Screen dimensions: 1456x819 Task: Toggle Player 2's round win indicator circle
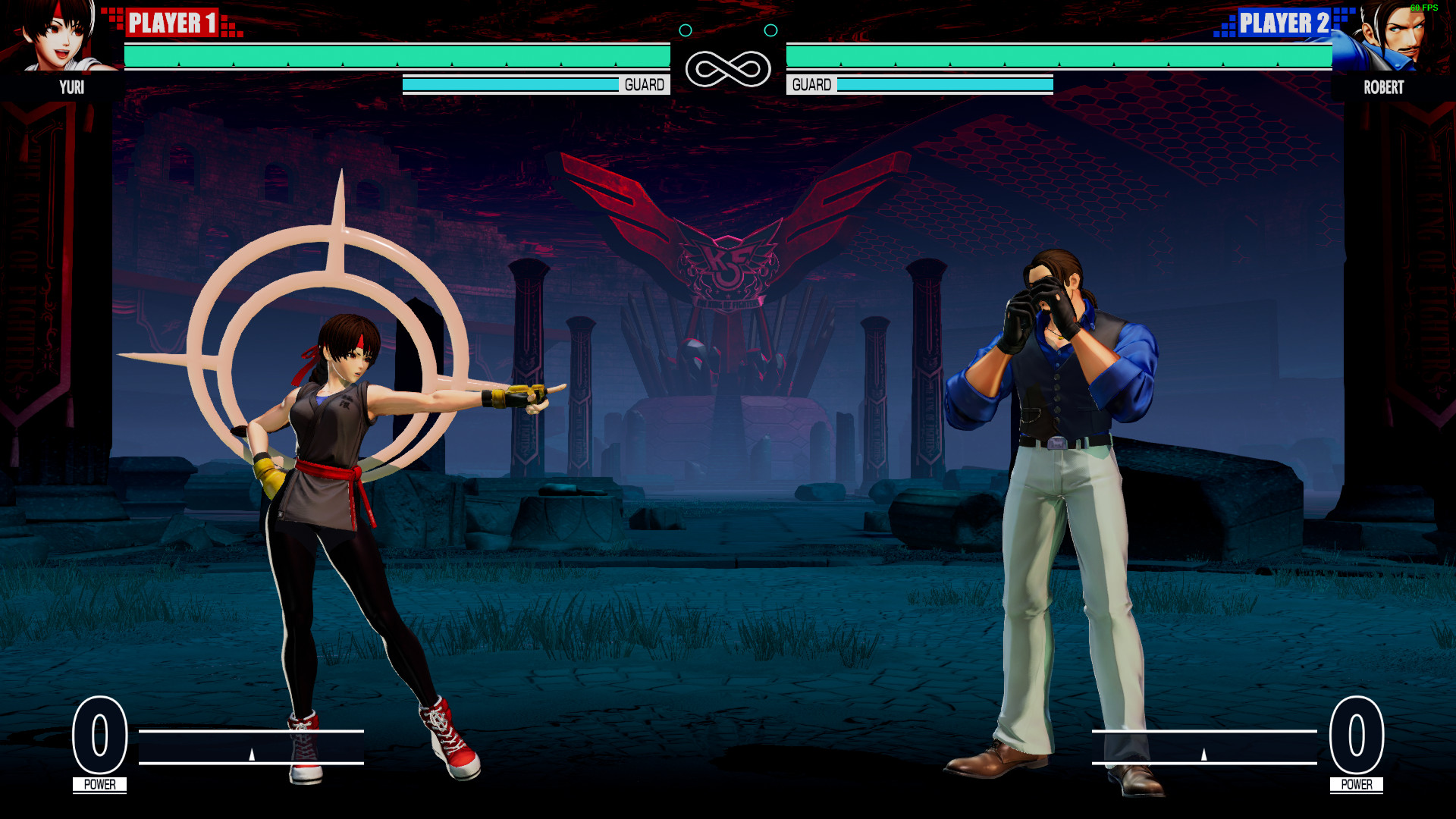[x=772, y=31]
